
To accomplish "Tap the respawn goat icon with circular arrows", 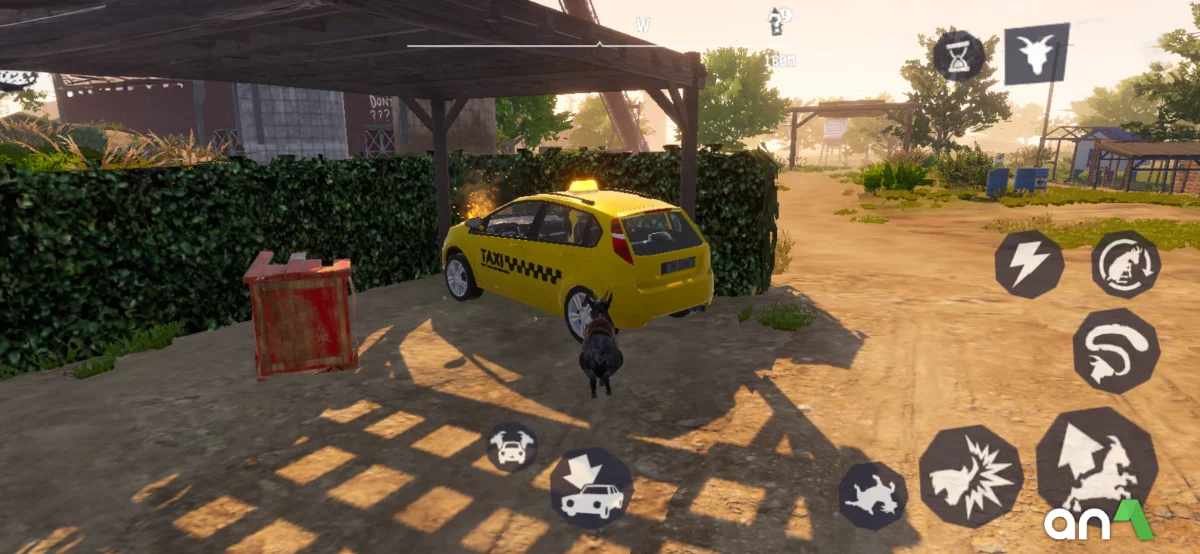I will [1125, 264].
